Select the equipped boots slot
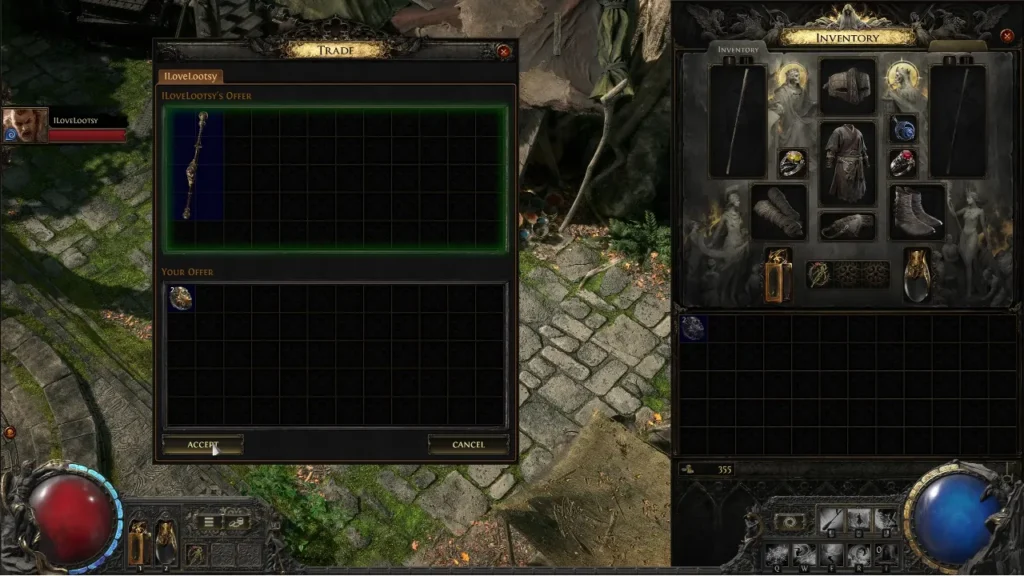 coord(916,210)
